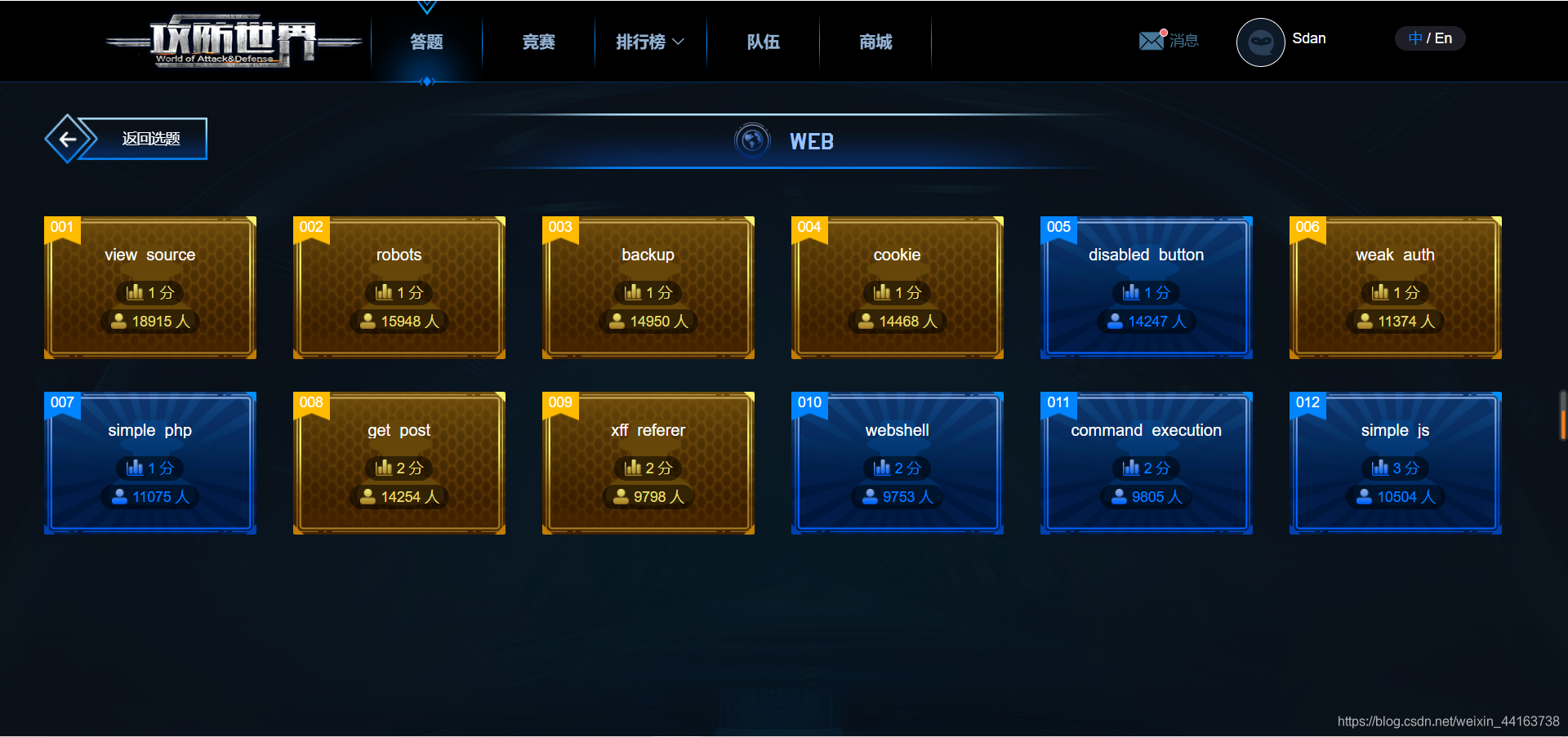Click the vertical scrollbar on the right edge
Viewport: 1568px width, 737px height.
click(x=1563, y=416)
